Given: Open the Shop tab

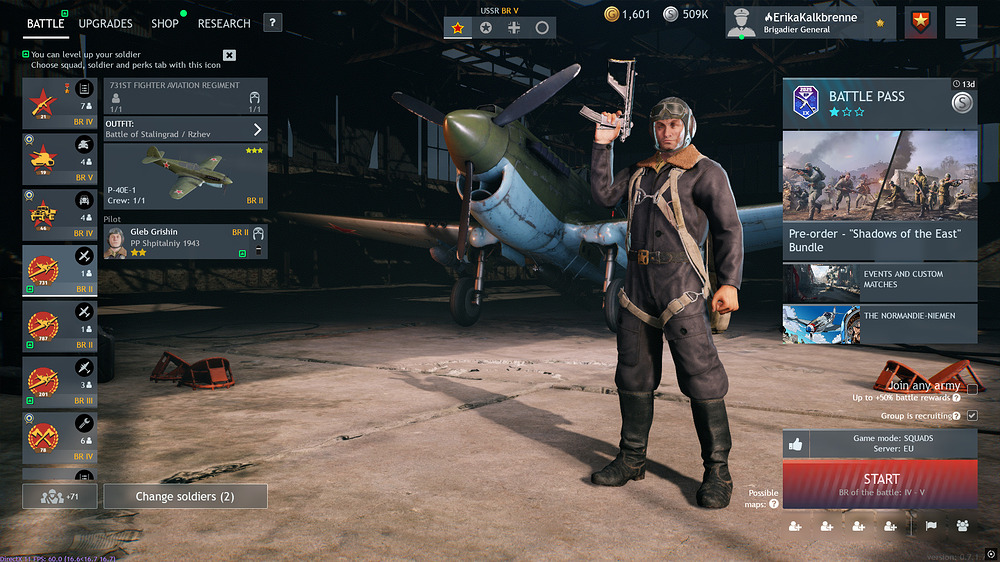Looking at the screenshot, I should tap(165, 23).
